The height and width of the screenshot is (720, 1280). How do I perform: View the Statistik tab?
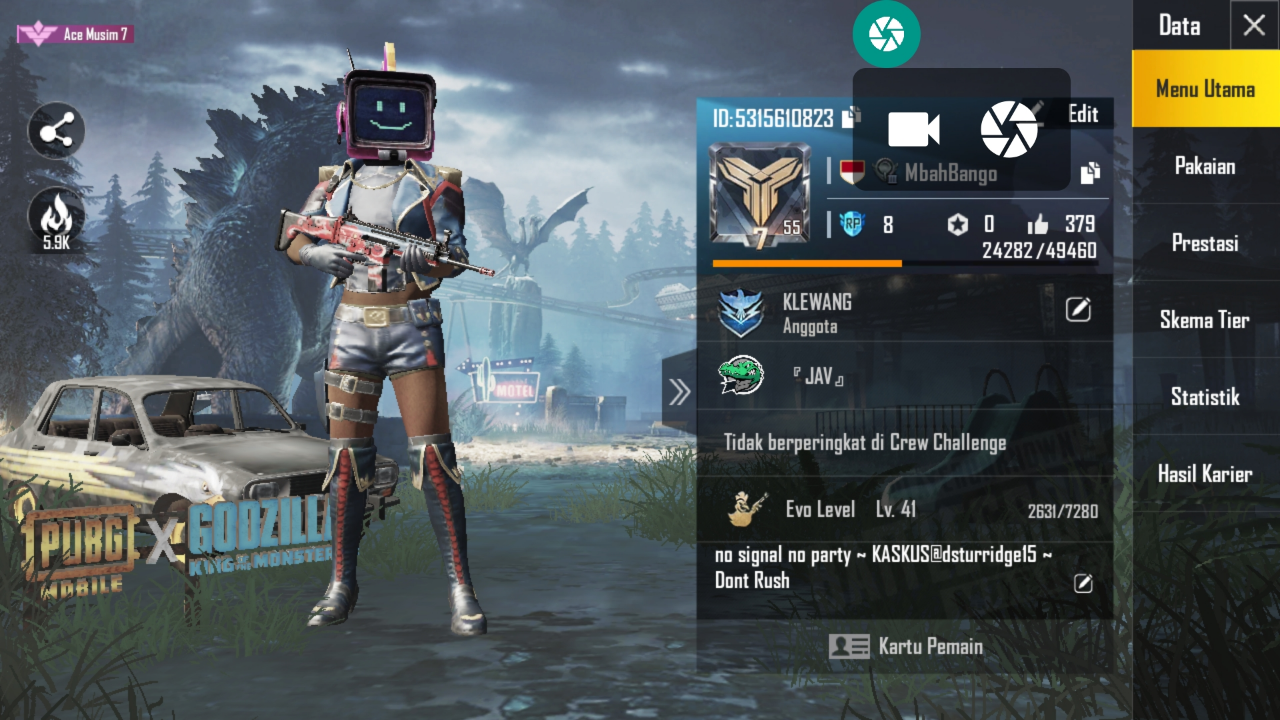coord(1205,397)
